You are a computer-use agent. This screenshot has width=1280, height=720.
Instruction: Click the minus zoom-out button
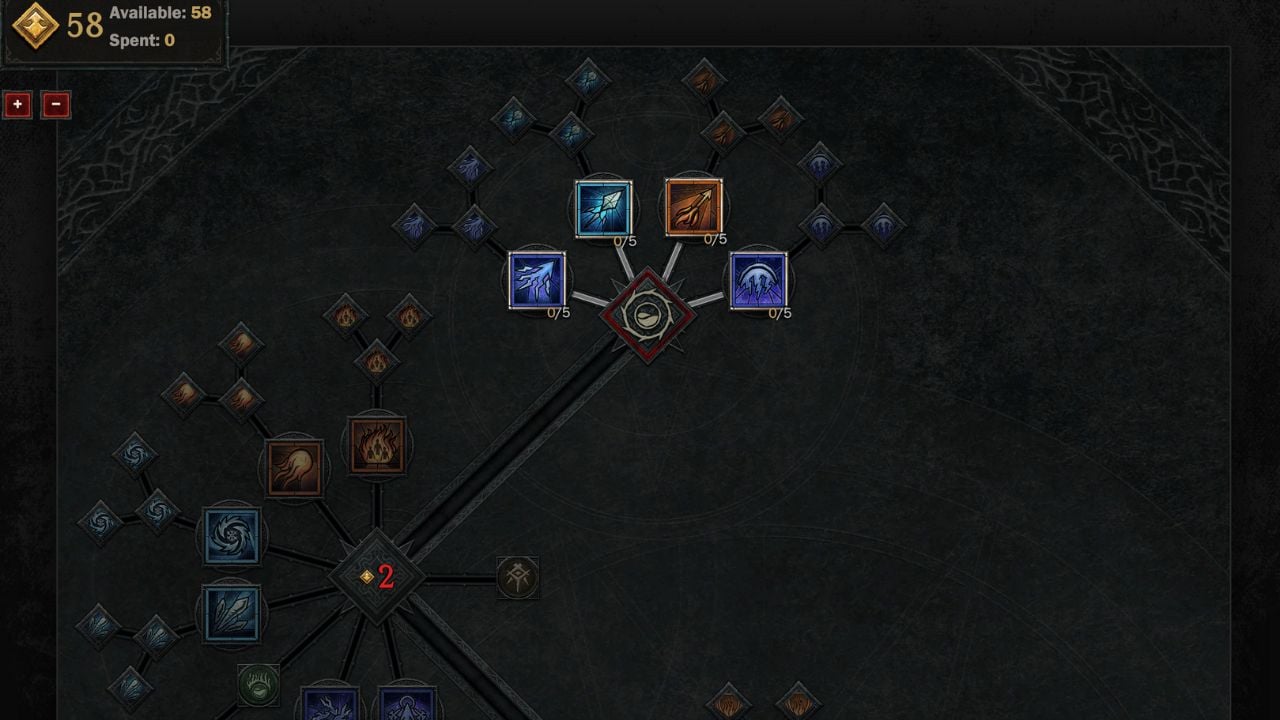pos(56,105)
